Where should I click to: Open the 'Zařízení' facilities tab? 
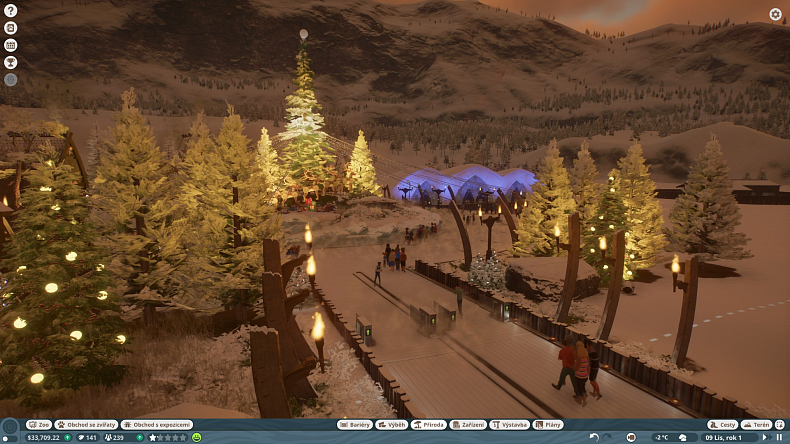[468, 425]
